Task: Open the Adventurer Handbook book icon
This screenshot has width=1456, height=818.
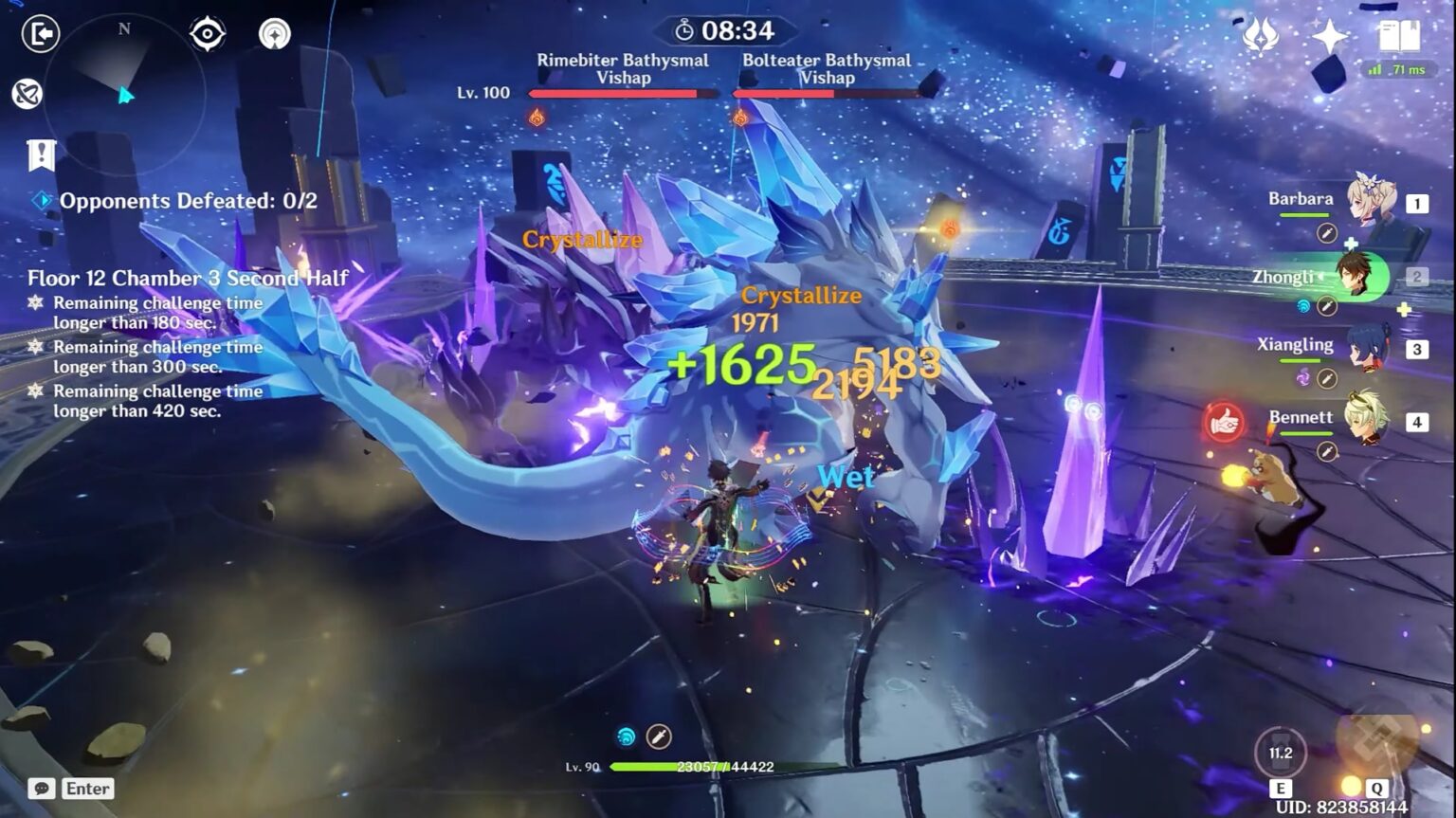Action: (1398, 36)
